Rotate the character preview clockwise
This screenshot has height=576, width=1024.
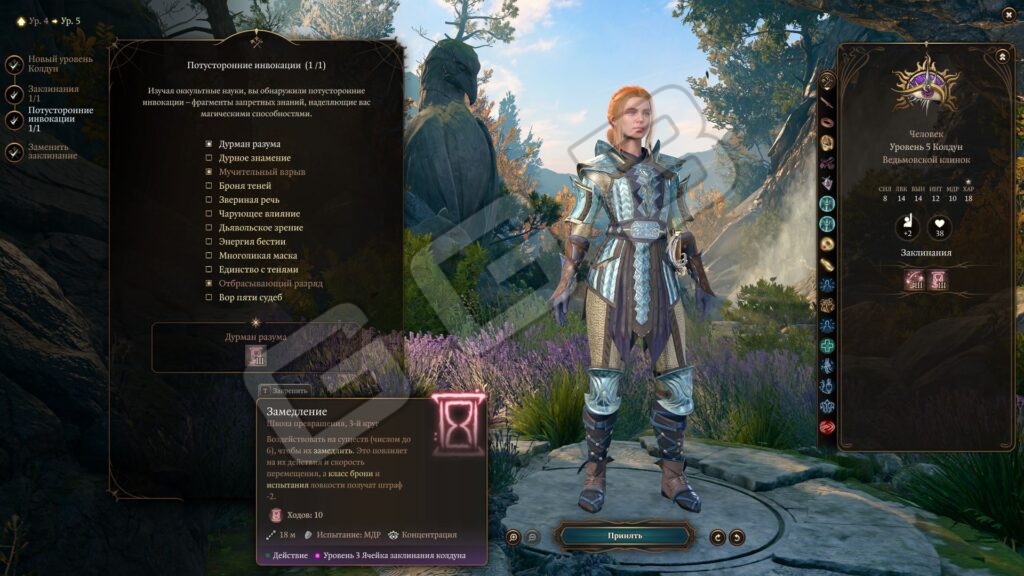tap(717, 537)
